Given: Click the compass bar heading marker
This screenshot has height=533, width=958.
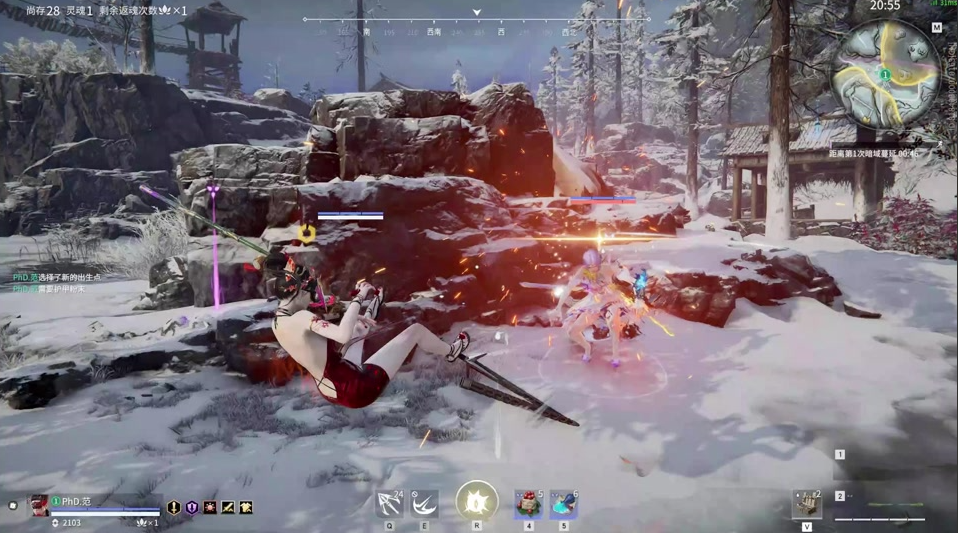Looking at the screenshot, I should 477,13.
